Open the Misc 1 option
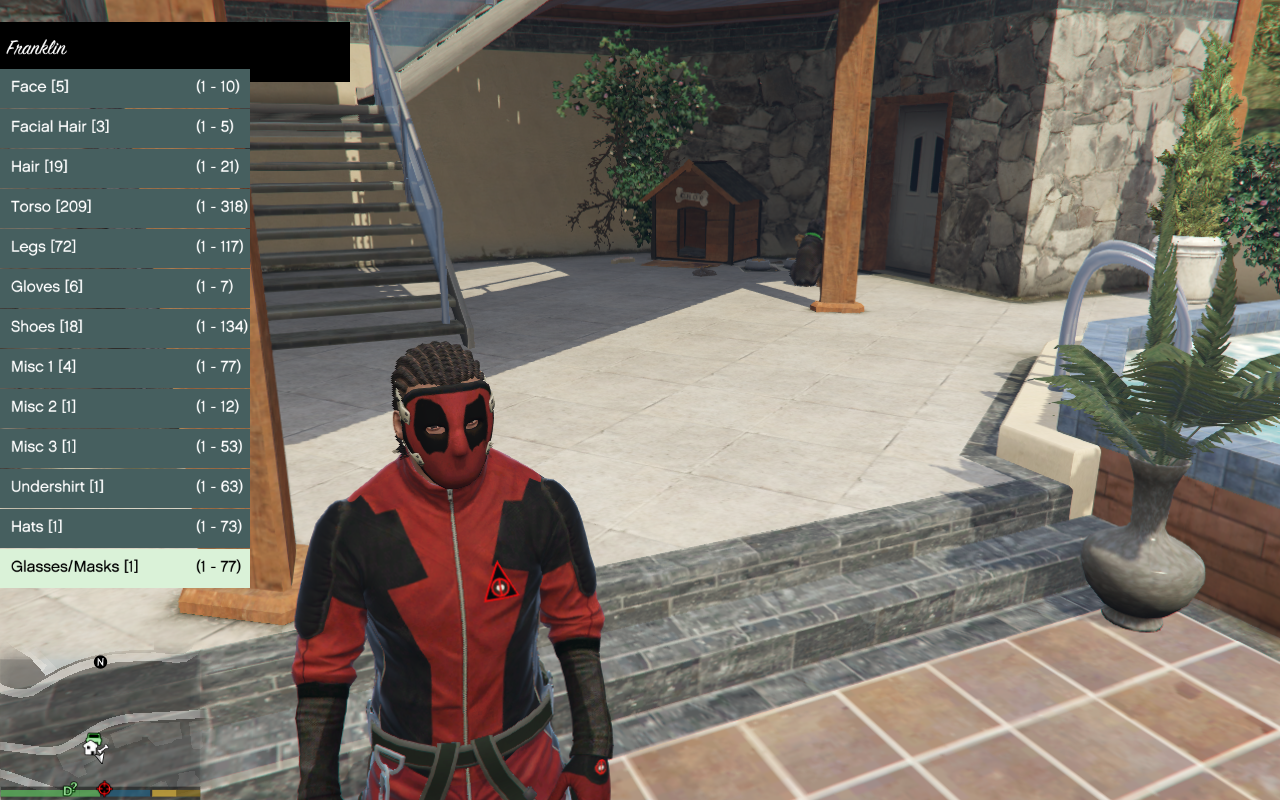 (125, 367)
